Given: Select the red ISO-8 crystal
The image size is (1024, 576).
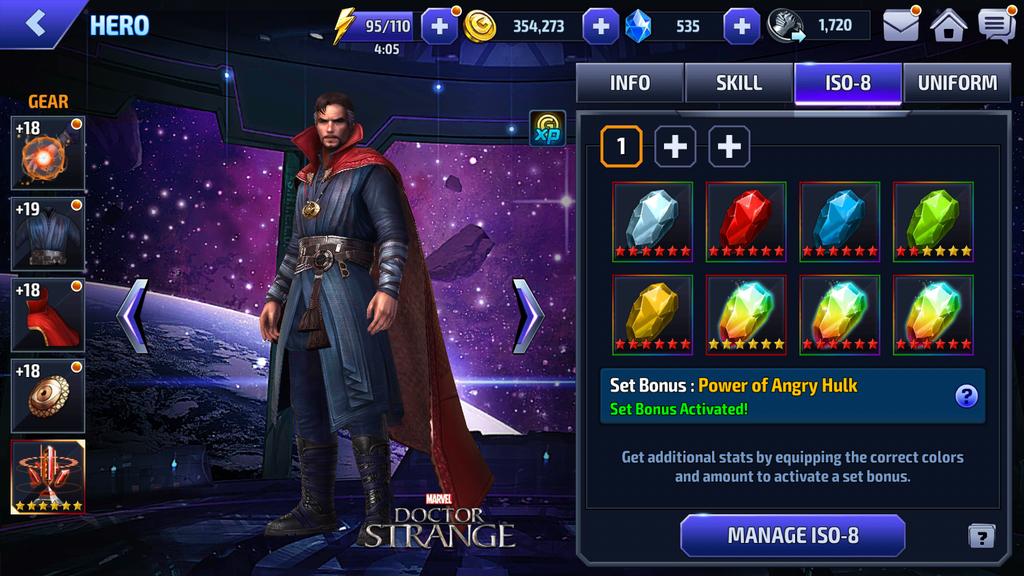Looking at the screenshot, I should 746,221.
